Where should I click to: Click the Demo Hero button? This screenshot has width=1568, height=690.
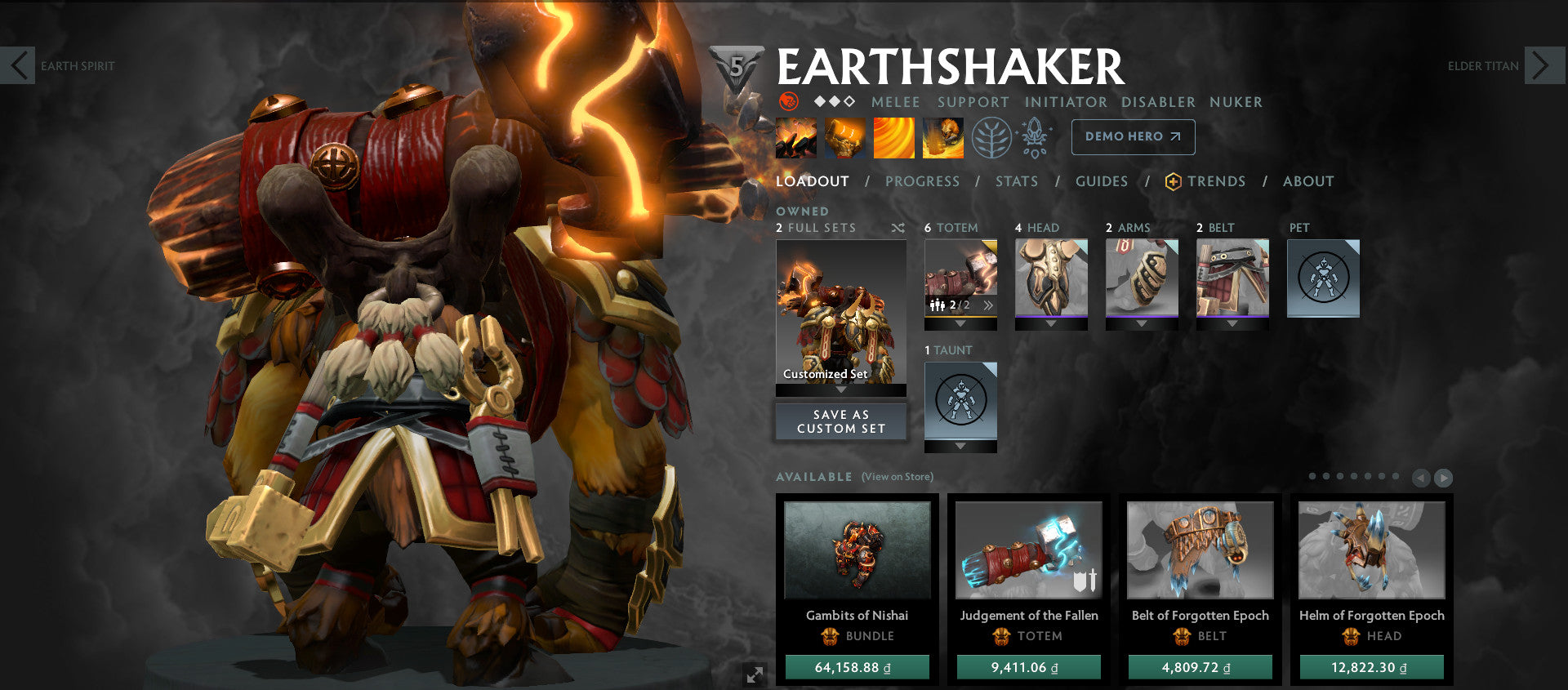coord(1132,137)
